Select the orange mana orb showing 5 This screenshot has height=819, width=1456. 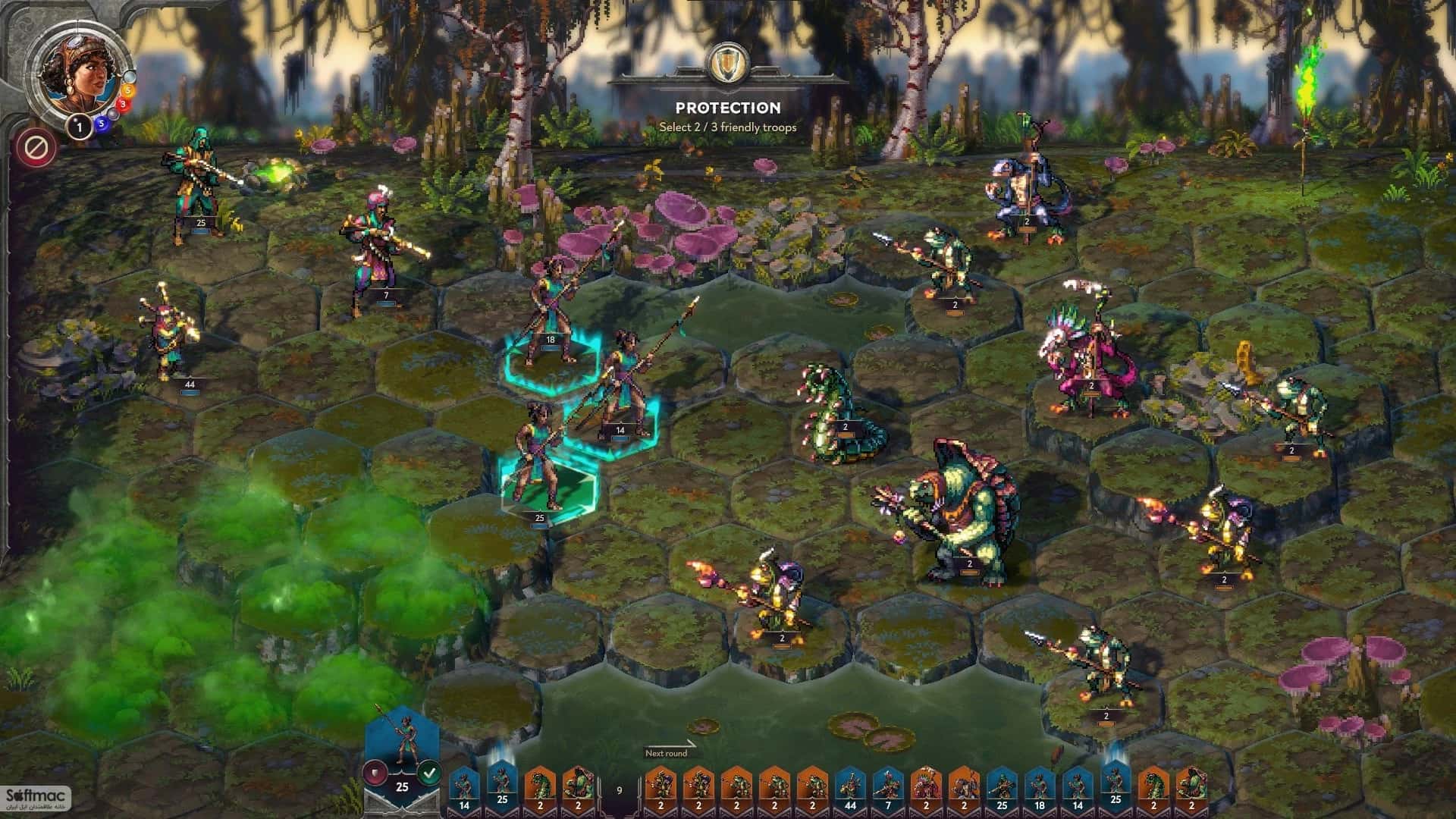[x=127, y=89]
